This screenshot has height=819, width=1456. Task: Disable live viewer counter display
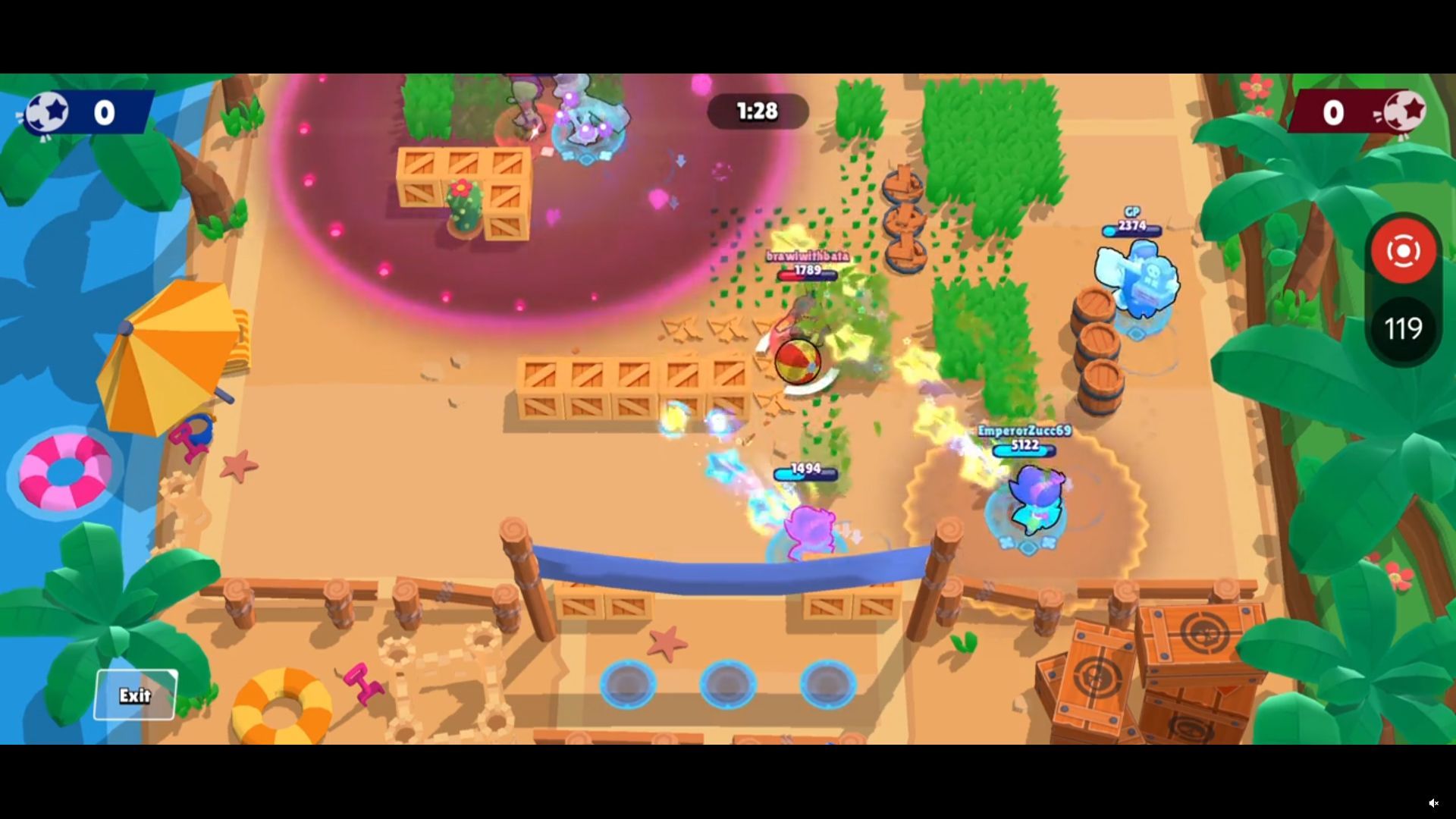click(1404, 328)
